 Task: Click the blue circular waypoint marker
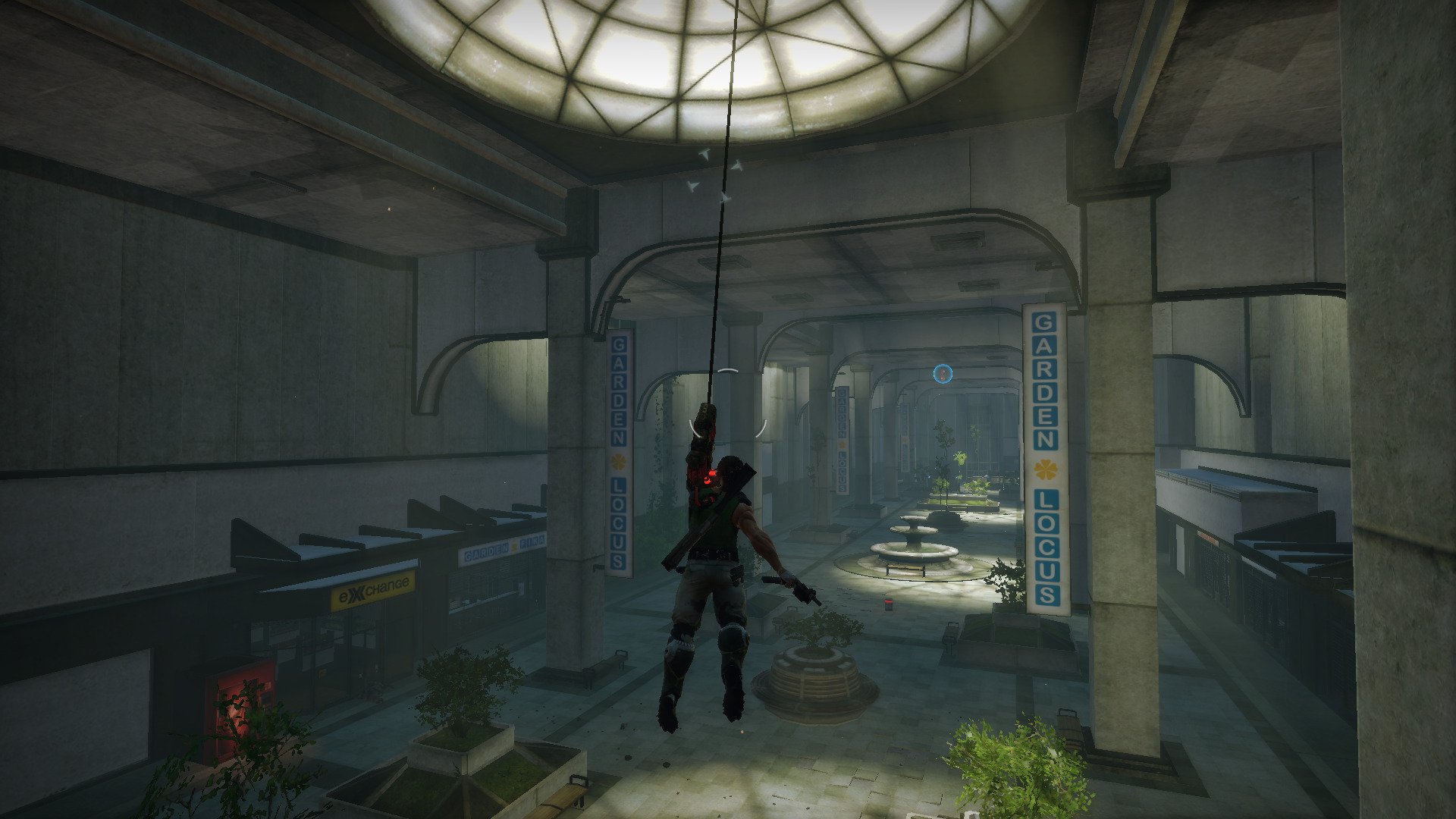pos(943,373)
